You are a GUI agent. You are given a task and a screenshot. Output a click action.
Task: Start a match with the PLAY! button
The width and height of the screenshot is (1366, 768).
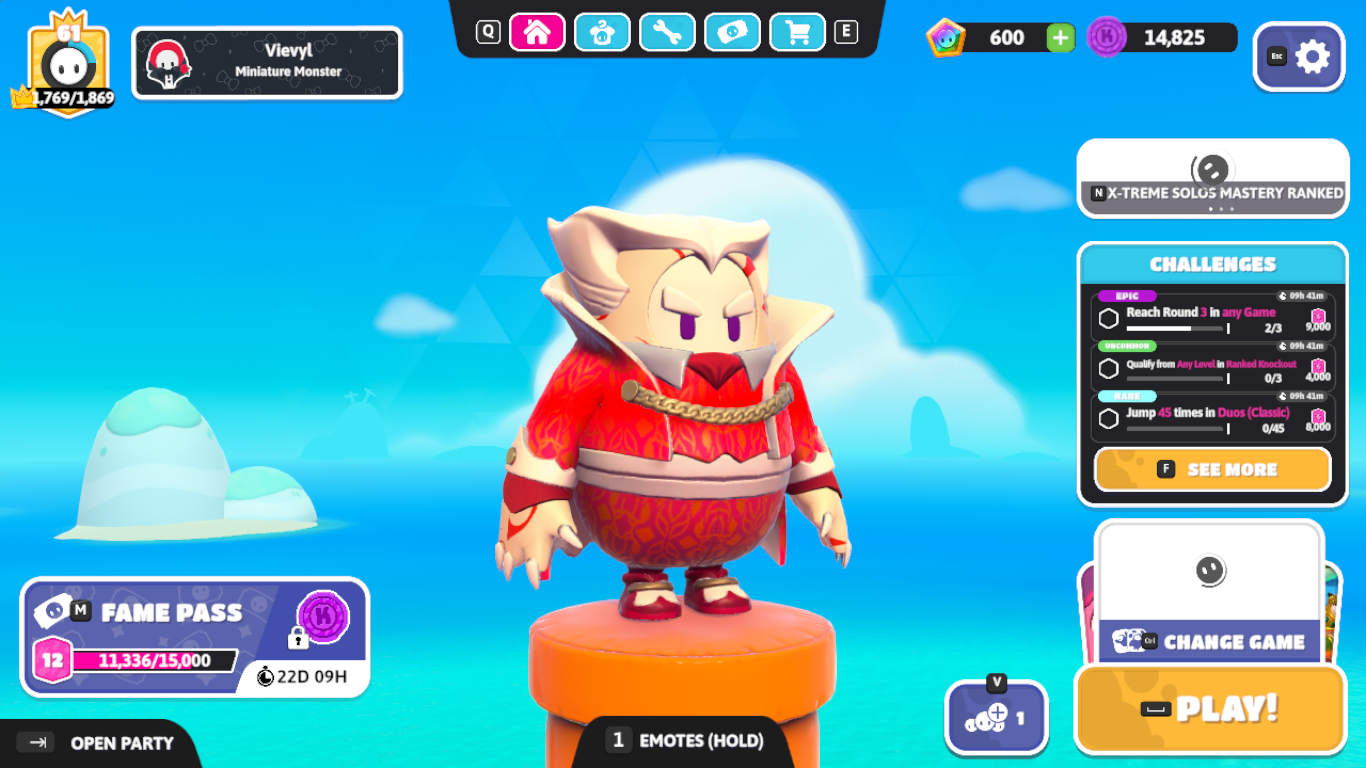(x=1210, y=709)
